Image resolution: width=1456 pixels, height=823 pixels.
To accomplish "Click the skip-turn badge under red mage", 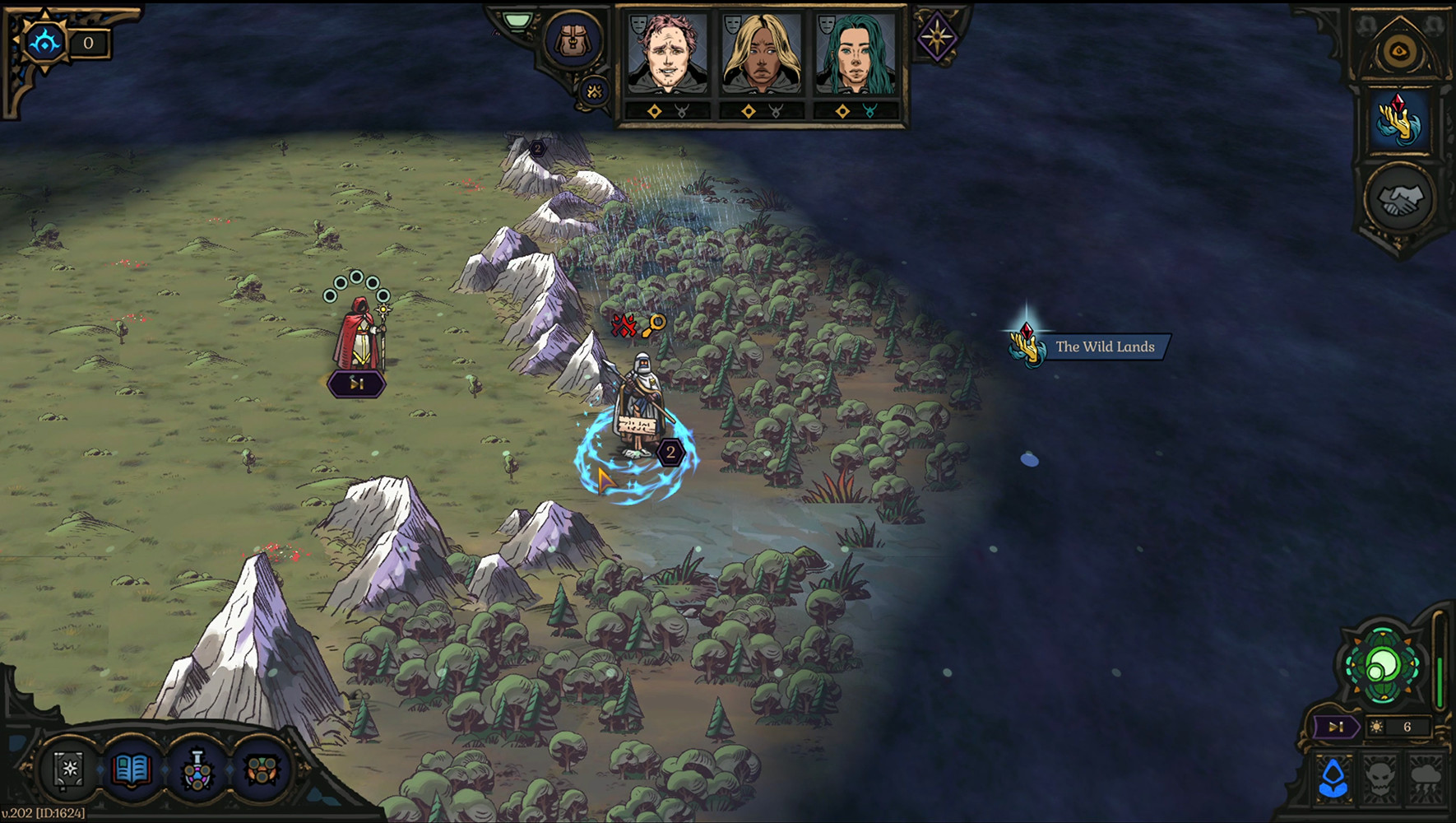I will click(356, 384).
